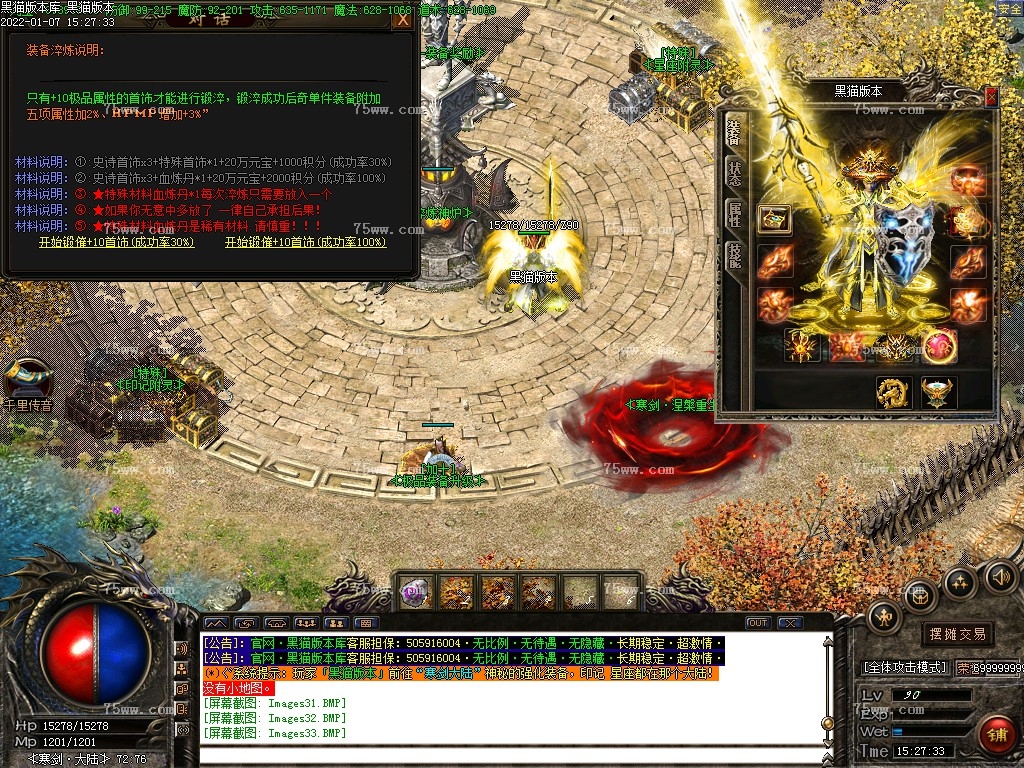Open the bag inventory round button

pos(920,596)
